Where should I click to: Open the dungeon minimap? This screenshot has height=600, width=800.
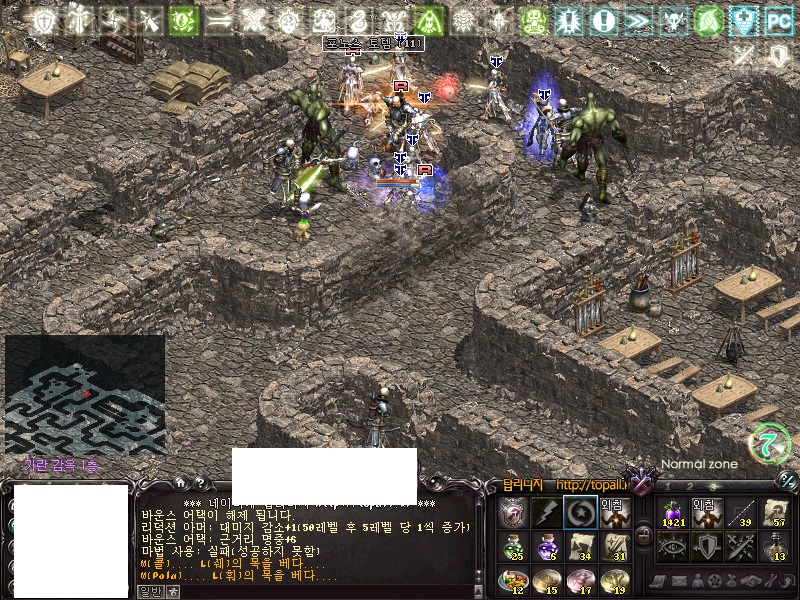point(84,394)
